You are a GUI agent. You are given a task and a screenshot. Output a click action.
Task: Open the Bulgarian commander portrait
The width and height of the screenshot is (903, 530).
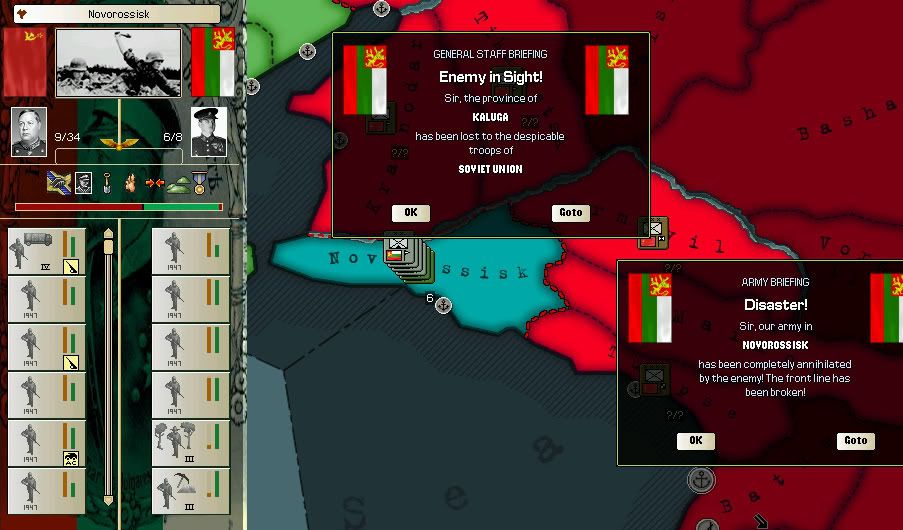tap(208, 132)
